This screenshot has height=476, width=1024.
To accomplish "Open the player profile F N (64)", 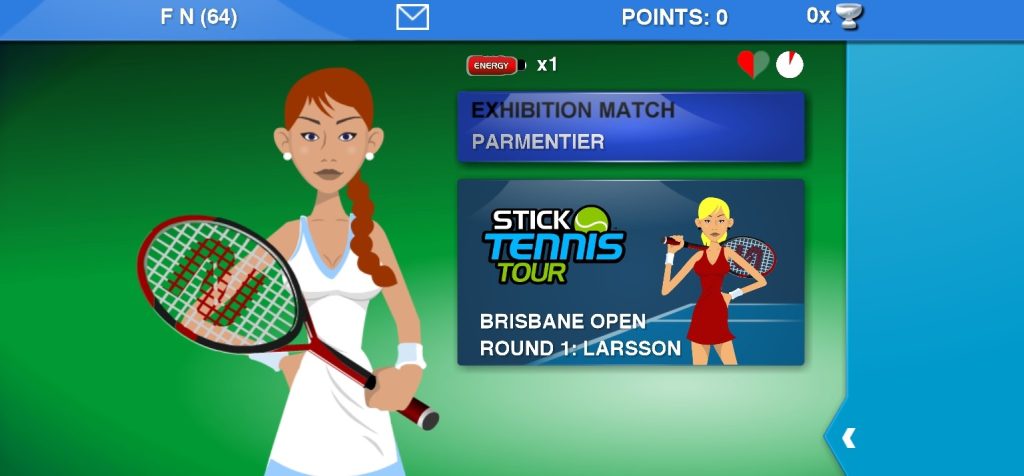I will [199, 17].
